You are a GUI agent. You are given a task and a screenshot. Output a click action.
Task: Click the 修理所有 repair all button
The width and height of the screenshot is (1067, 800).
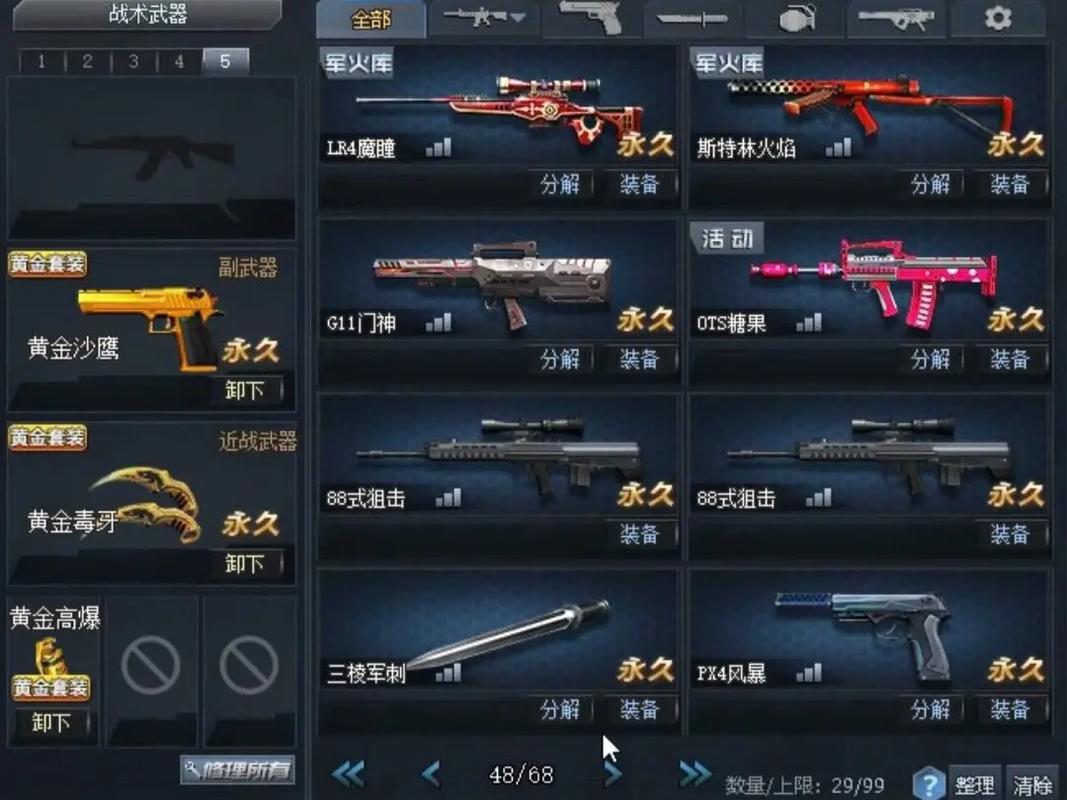click(238, 769)
